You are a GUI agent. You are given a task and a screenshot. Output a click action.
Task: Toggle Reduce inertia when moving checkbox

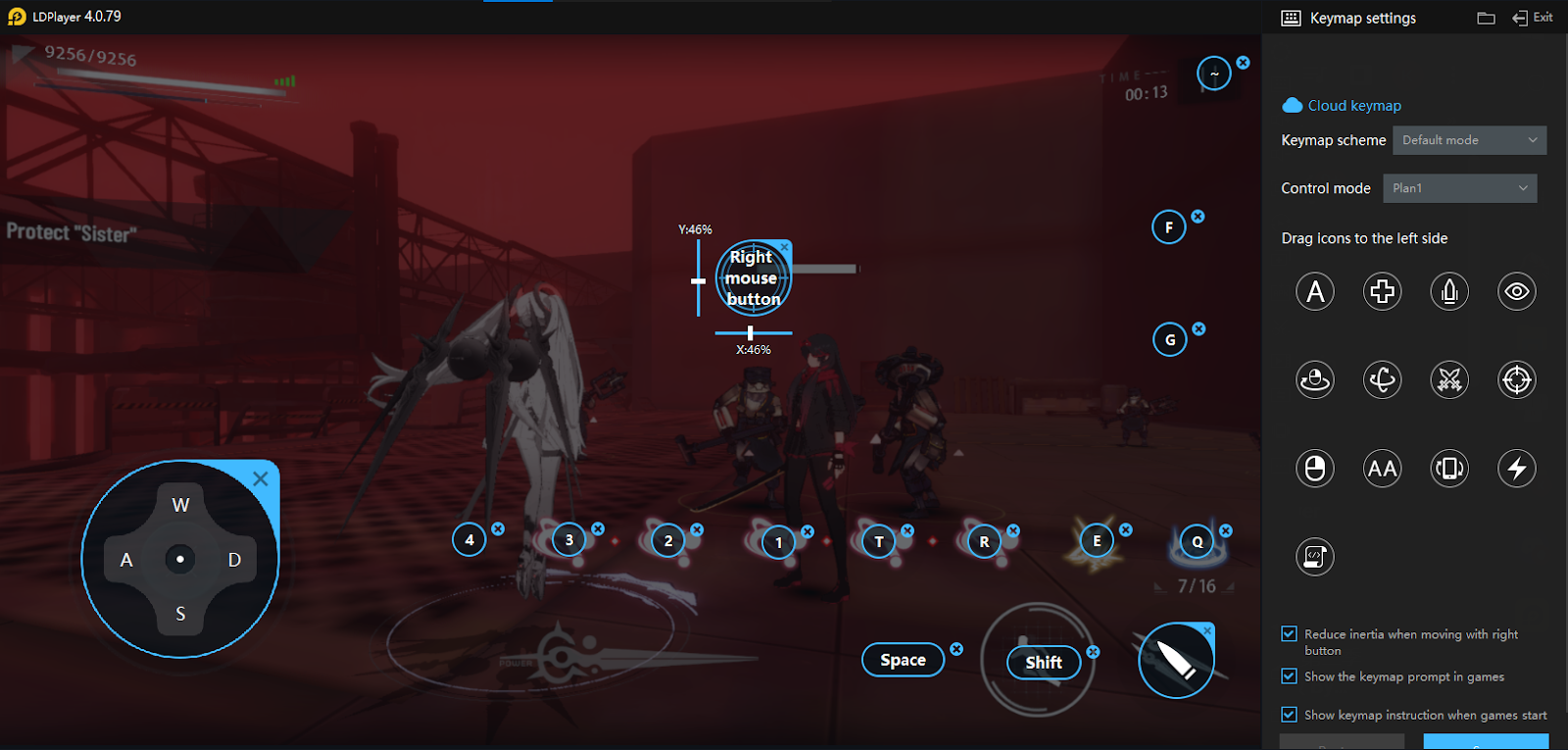point(1290,634)
